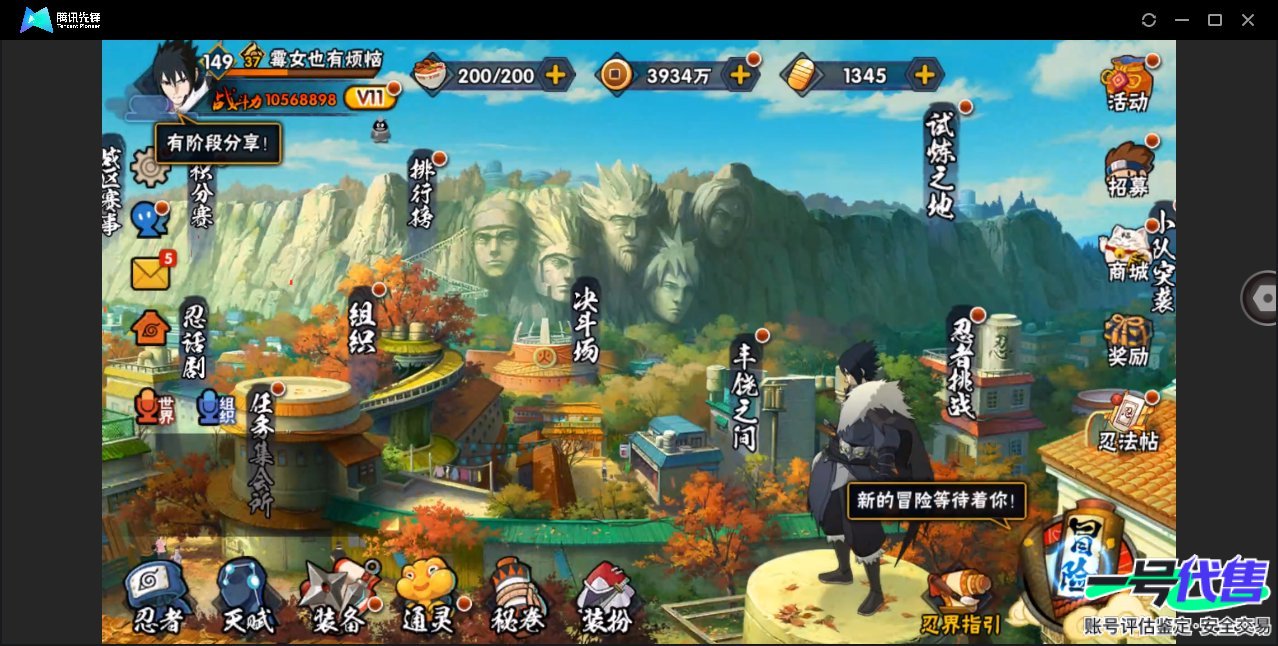Open the 奖励 rewards icon

click(x=1127, y=340)
